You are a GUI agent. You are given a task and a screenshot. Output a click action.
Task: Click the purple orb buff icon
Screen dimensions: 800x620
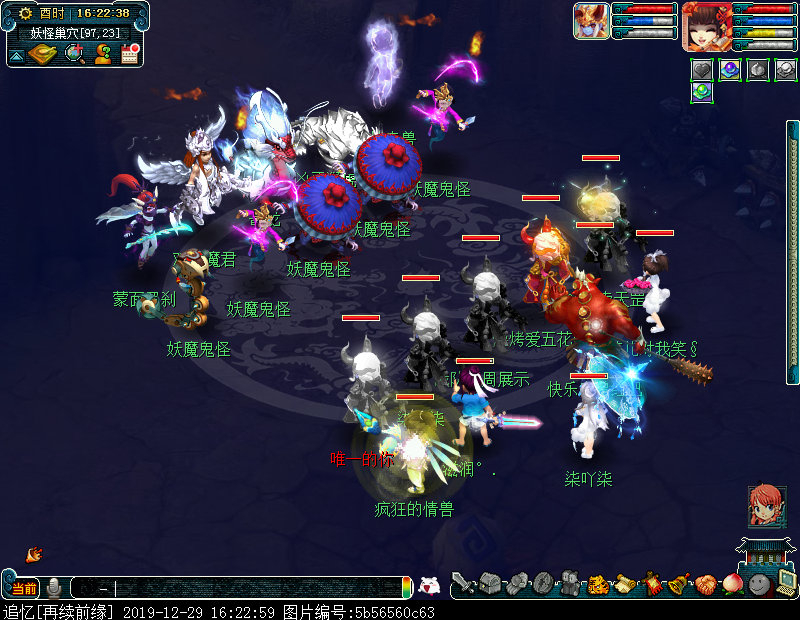point(731,70)
